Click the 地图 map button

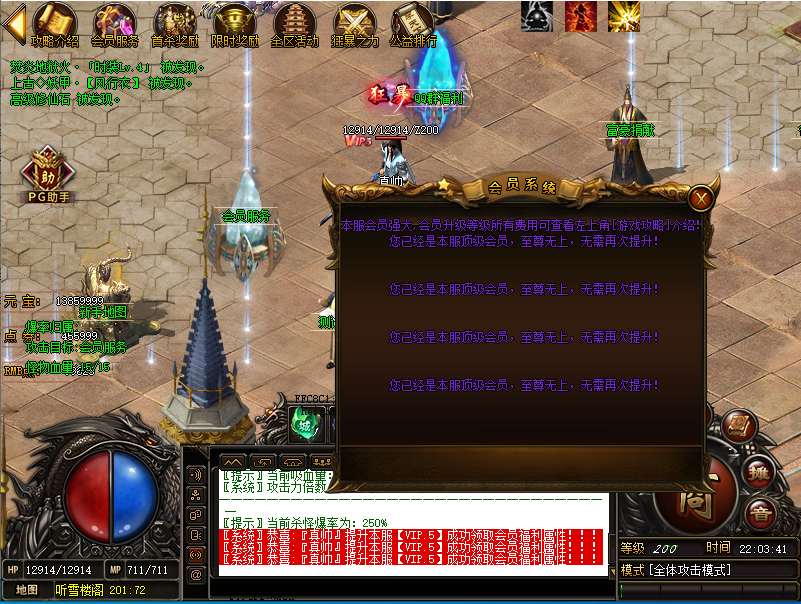[x=26, y=590]
